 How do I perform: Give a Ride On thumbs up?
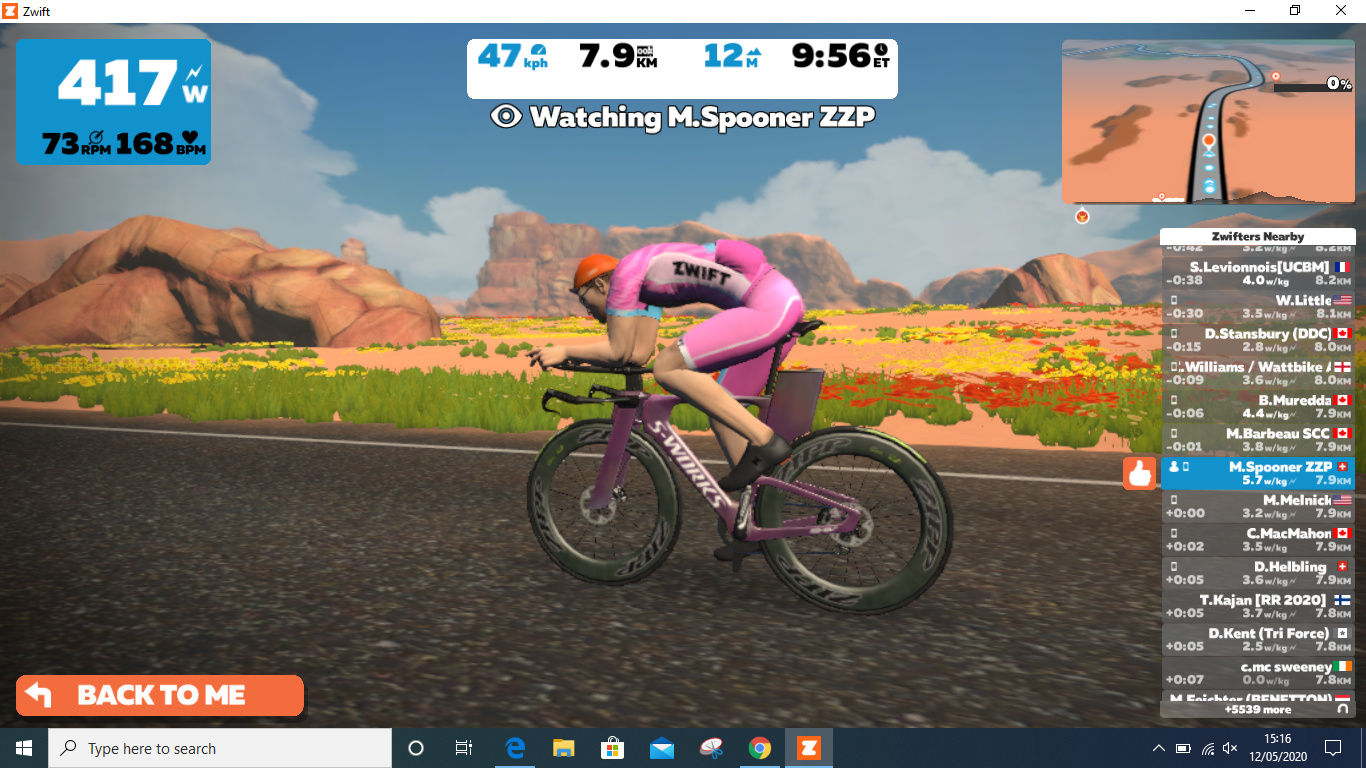click(1139, 473)
